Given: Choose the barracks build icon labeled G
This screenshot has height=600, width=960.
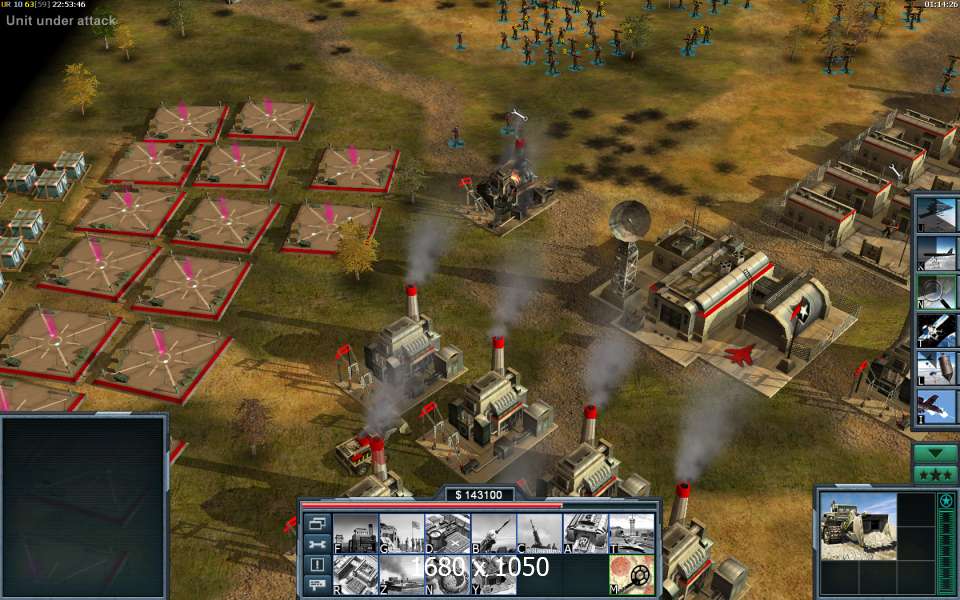Looking at the screenshot, I should coord(401,533).
